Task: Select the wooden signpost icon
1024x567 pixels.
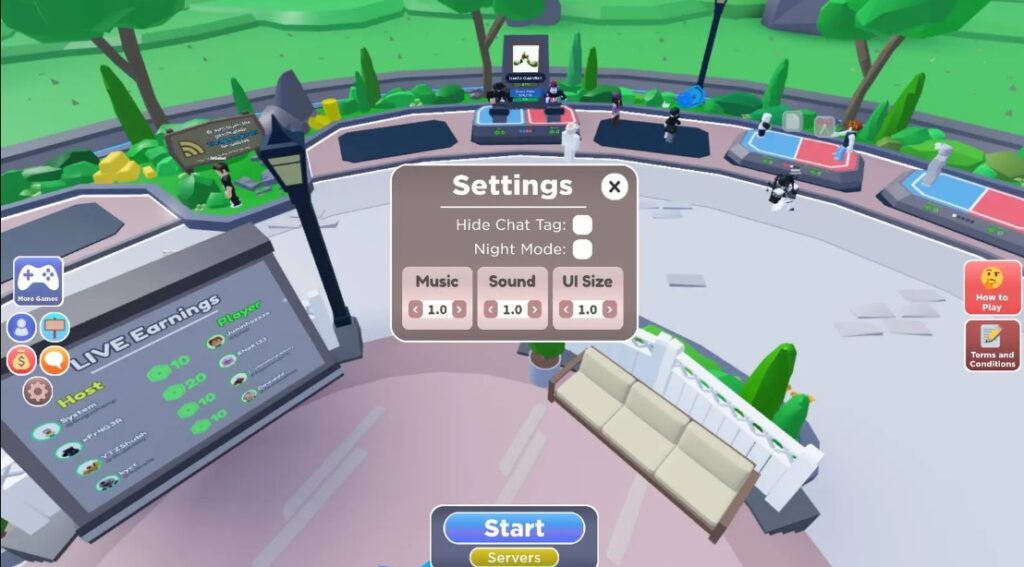Action: (54, 327)
